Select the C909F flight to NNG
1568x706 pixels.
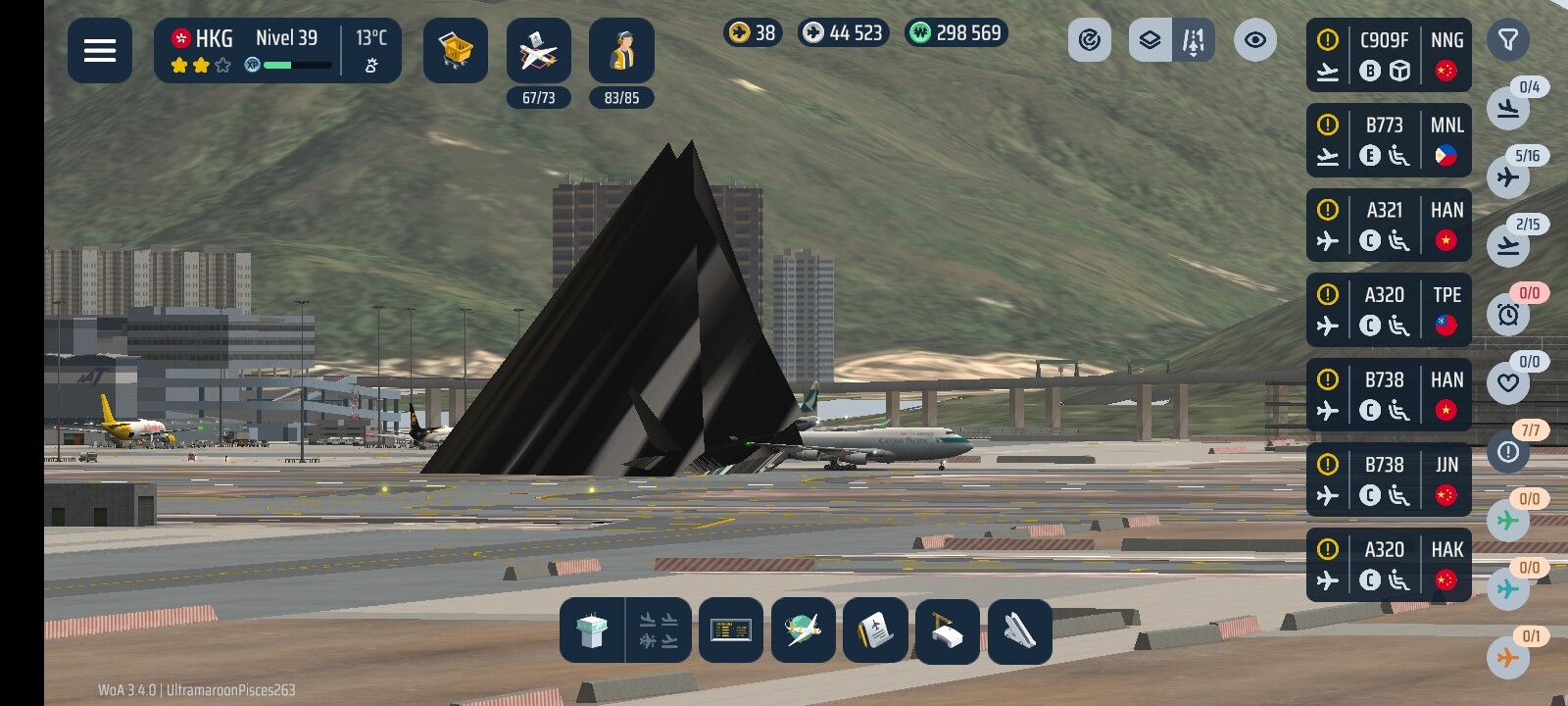(1389, 55)
